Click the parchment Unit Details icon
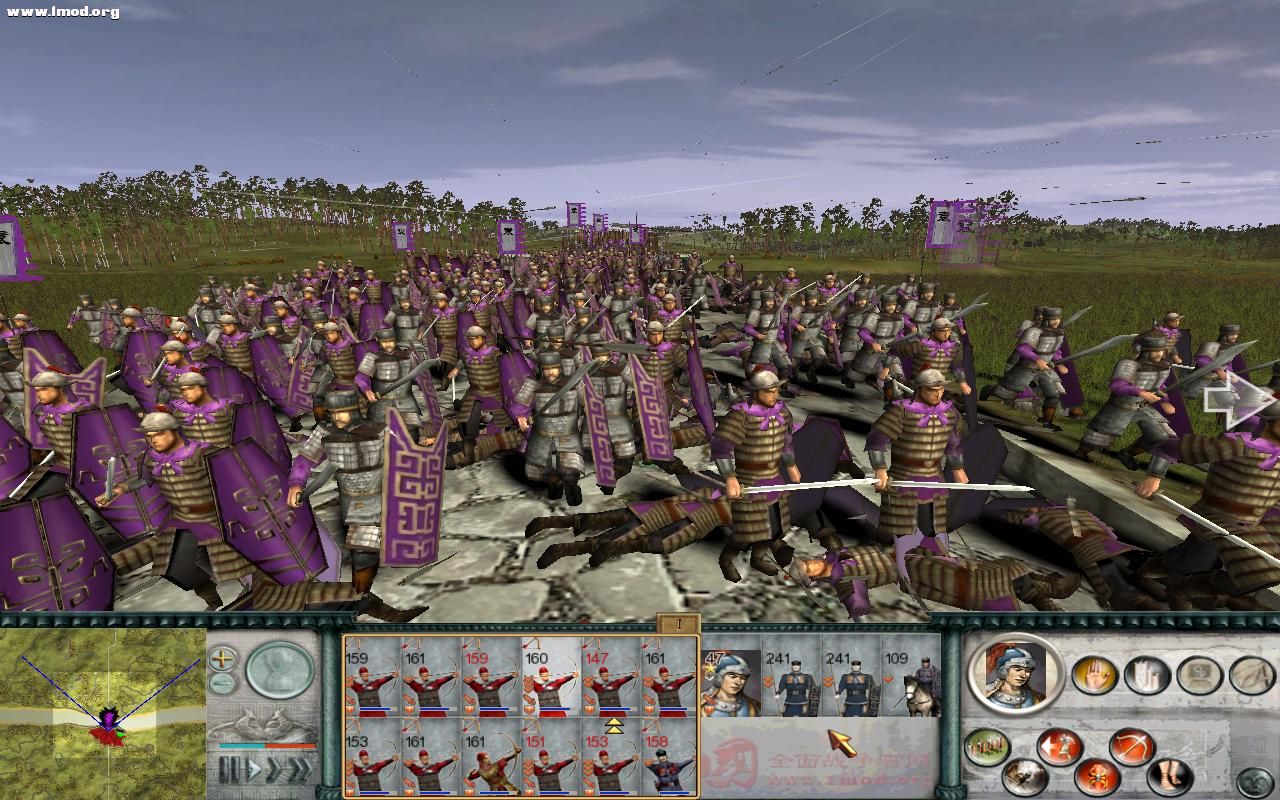This screenshot has width=1280, height=800. (x=1251, y=675)
